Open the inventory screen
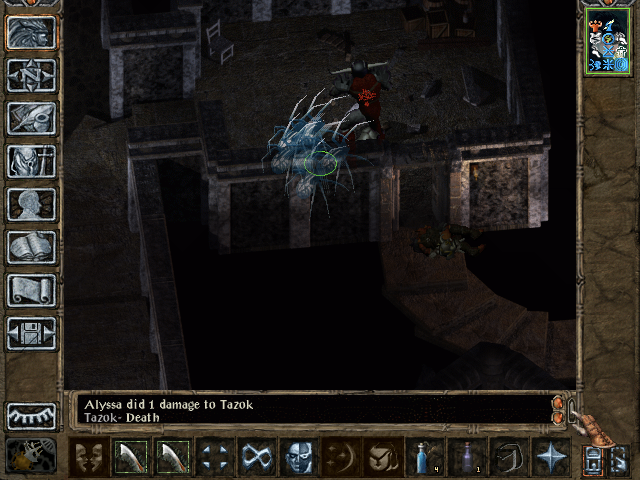The image size is (640, 480). (x=32, y=161)
